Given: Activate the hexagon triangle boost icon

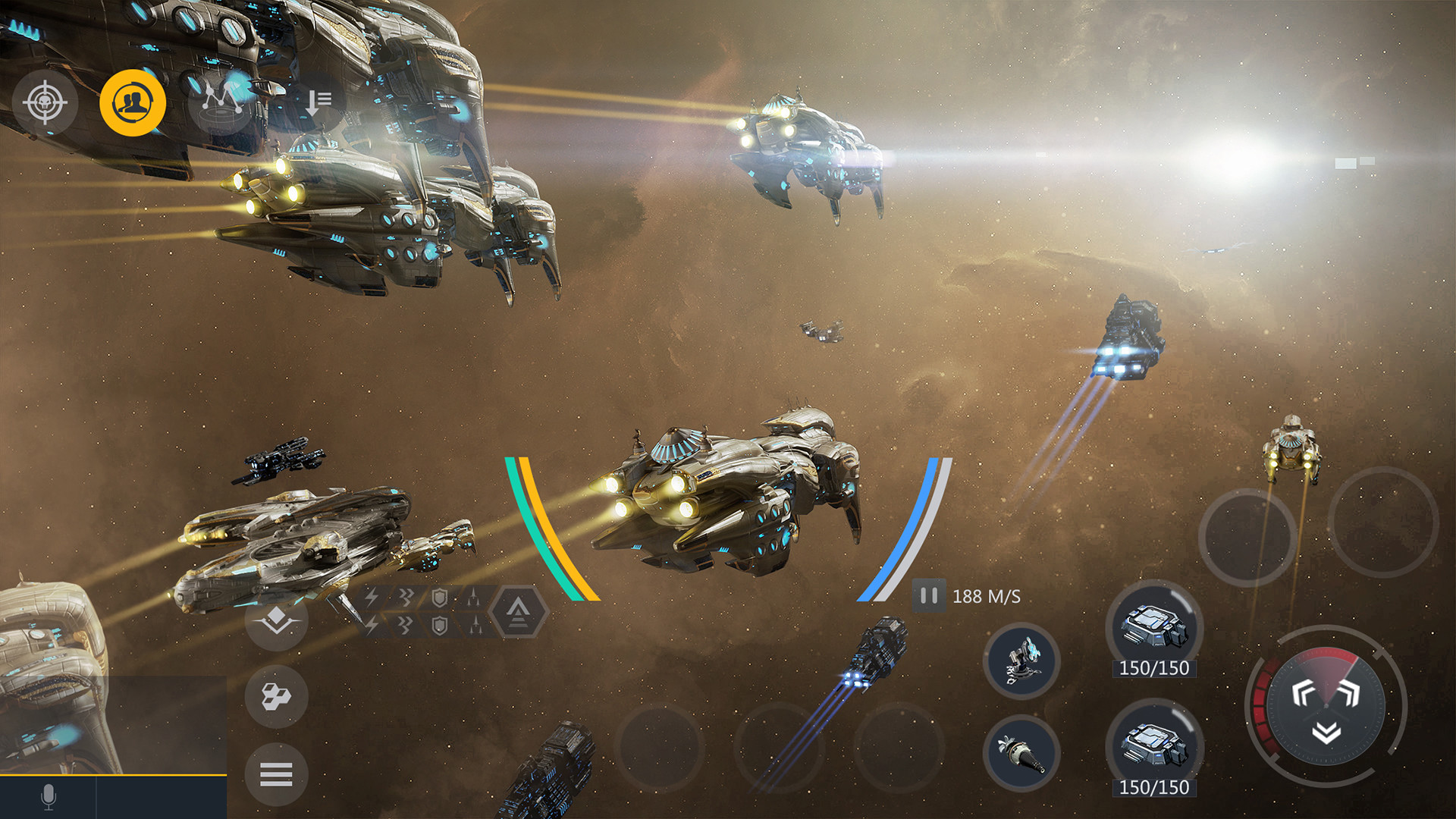Looking at the screenshot, I should click(518, 610).
